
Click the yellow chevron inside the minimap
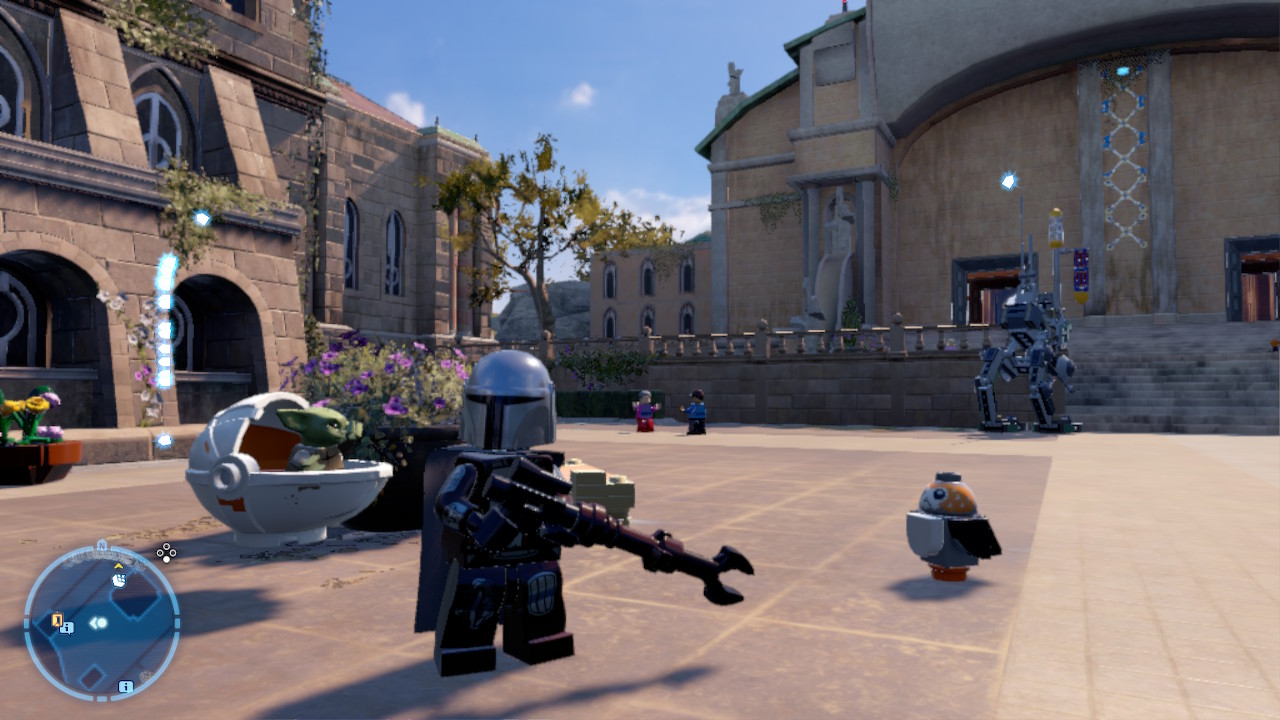pos(118,566)
